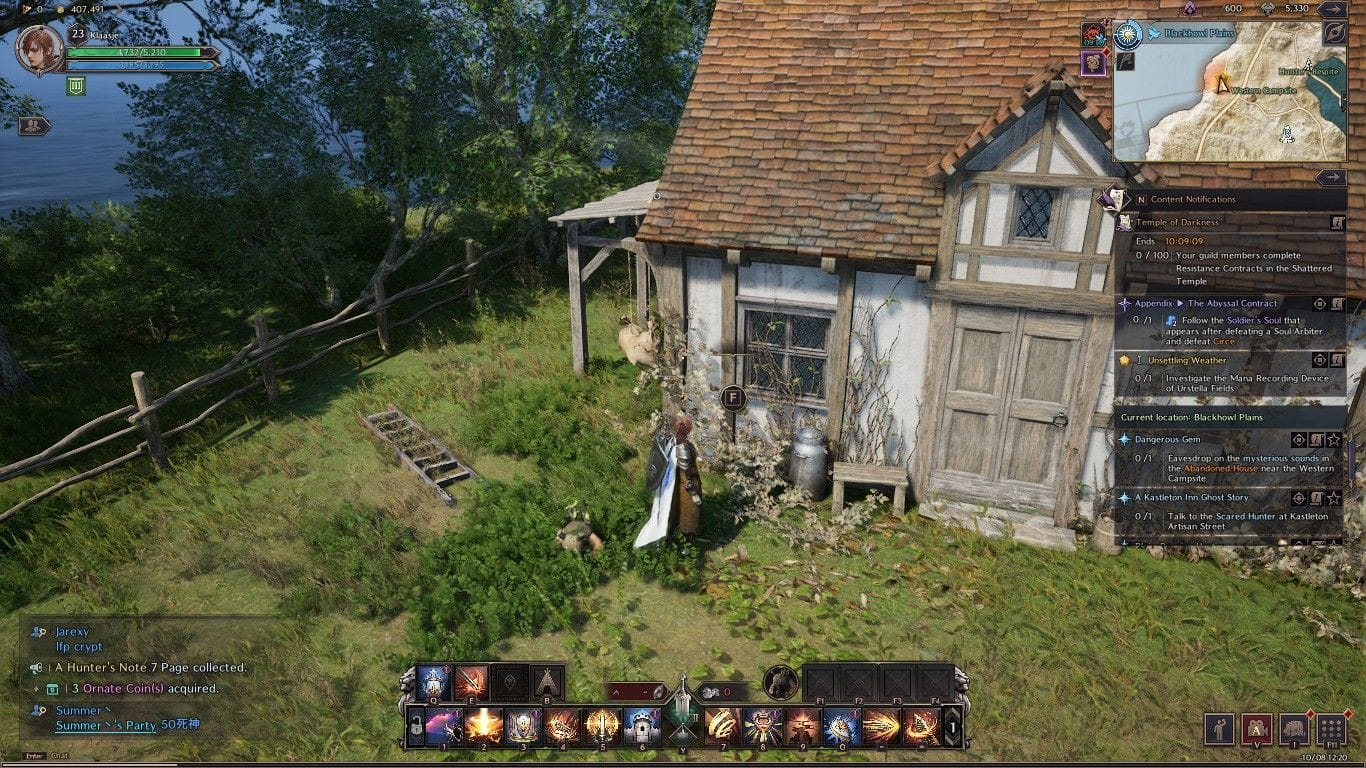Open the tent camp icon on the B slot
The image size is (1366, 768).
point(546,682)
